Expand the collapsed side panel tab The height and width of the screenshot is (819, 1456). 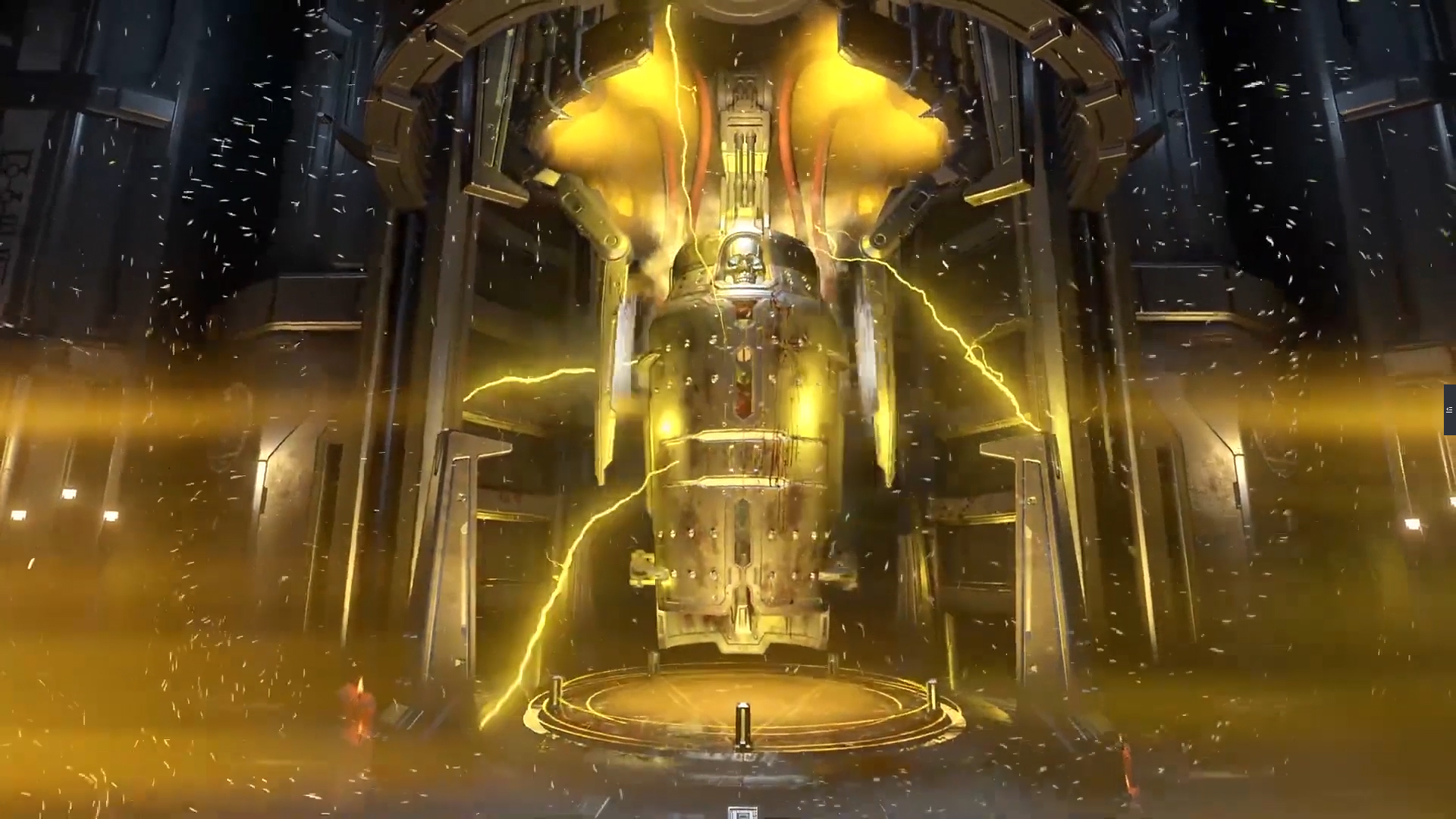pyautogui.click(x=1449, y=409)
